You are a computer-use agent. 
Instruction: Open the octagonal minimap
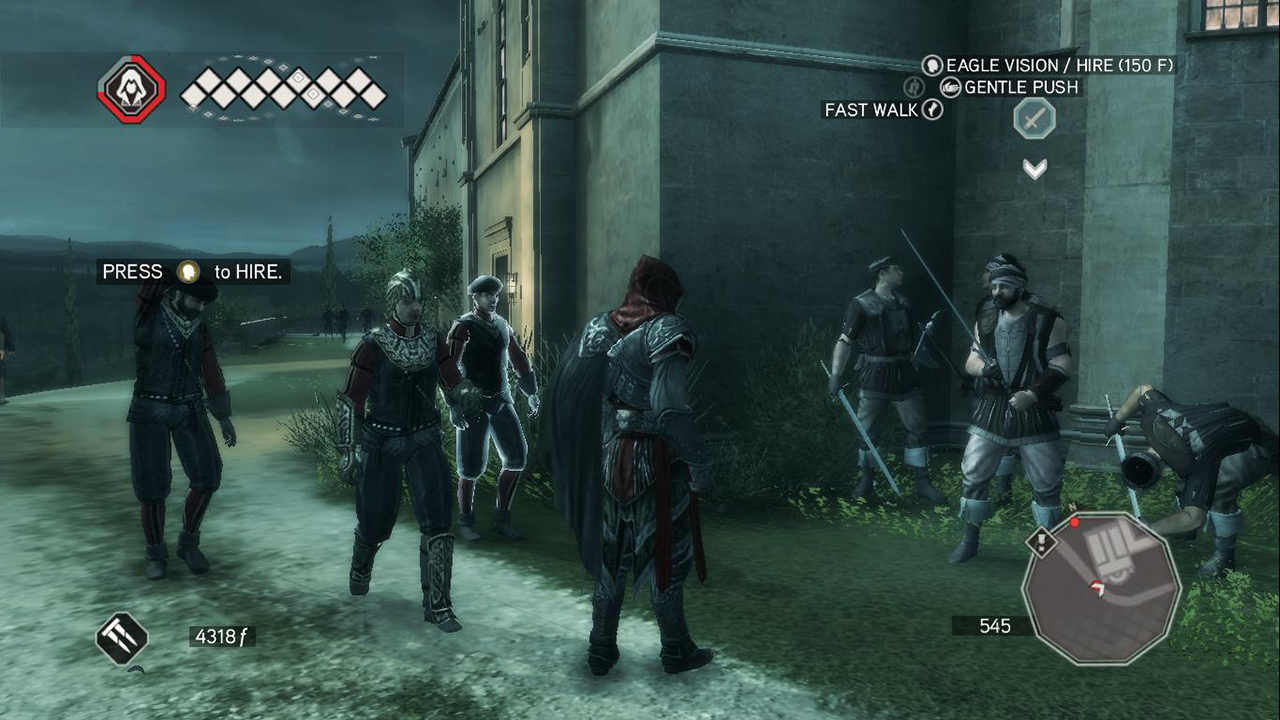coord(1100,588)
